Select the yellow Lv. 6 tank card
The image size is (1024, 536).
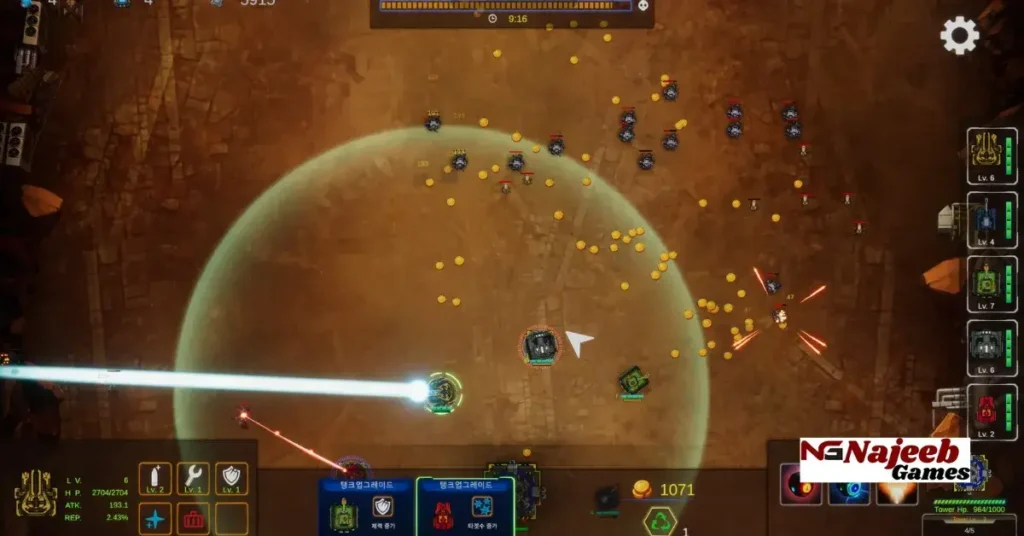[x=991, y=156]
